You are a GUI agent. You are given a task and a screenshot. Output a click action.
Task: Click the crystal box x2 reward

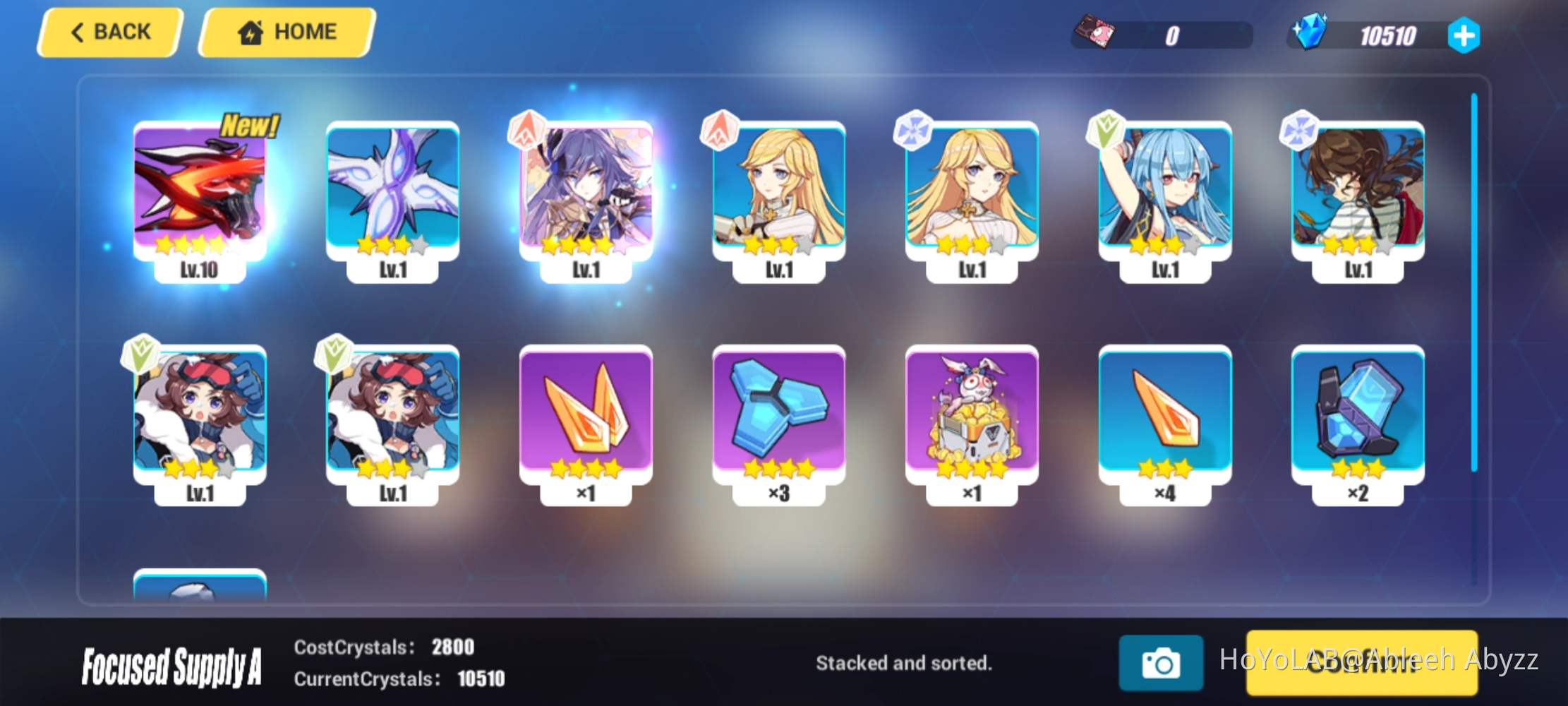[1358, 417]
